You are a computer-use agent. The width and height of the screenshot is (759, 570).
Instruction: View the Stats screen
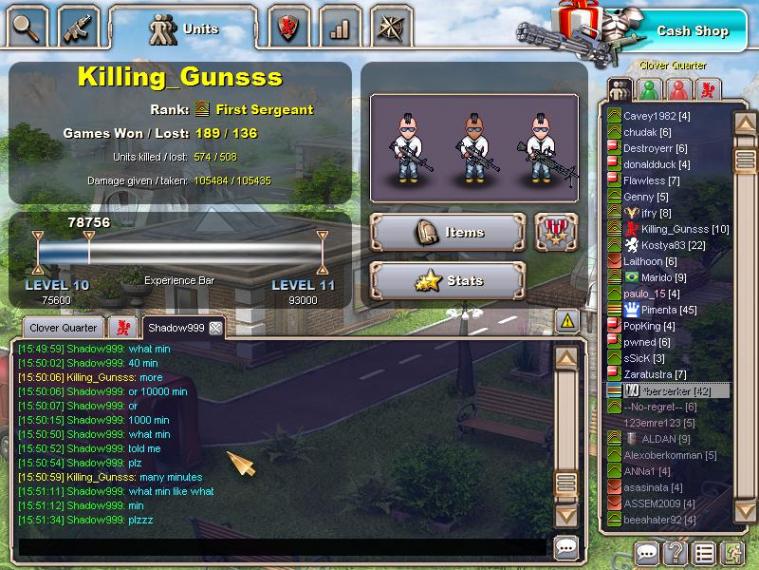[x=447, y=281]
